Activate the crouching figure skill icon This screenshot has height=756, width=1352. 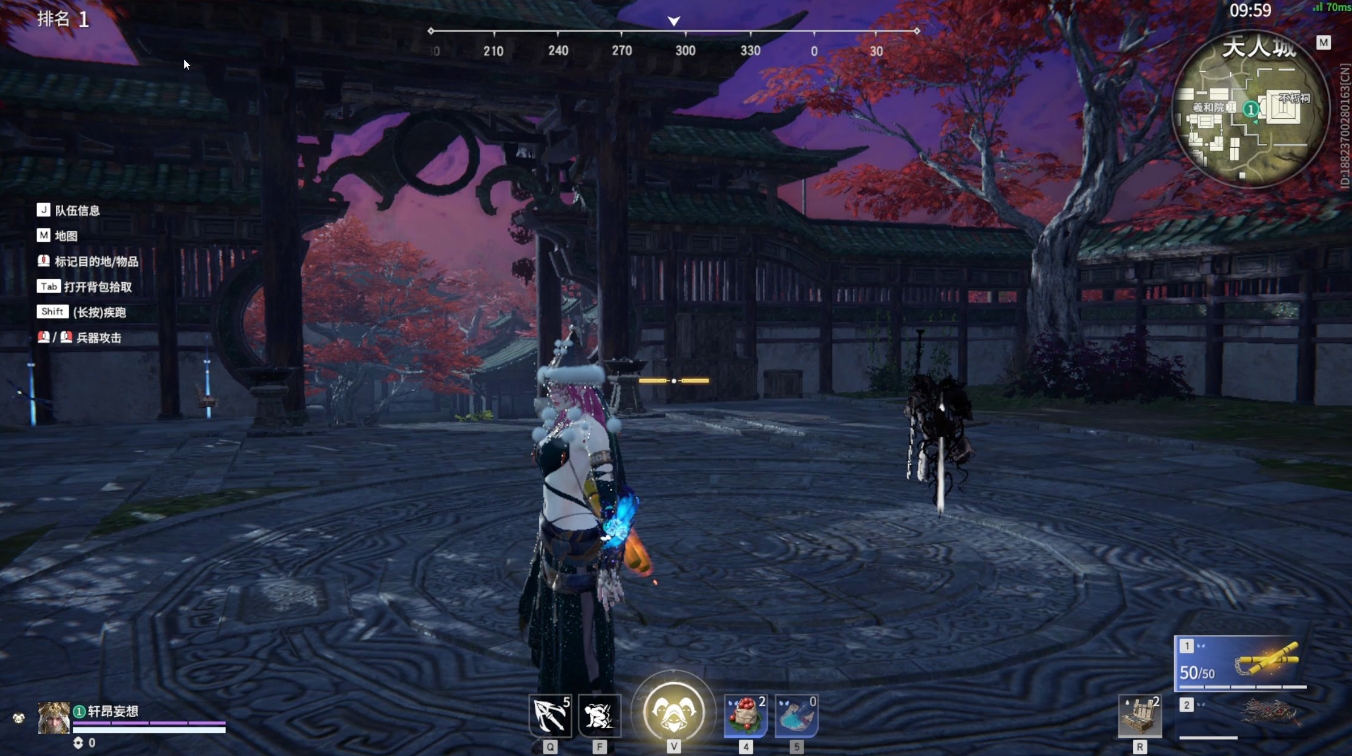click(x=599, y=715)
